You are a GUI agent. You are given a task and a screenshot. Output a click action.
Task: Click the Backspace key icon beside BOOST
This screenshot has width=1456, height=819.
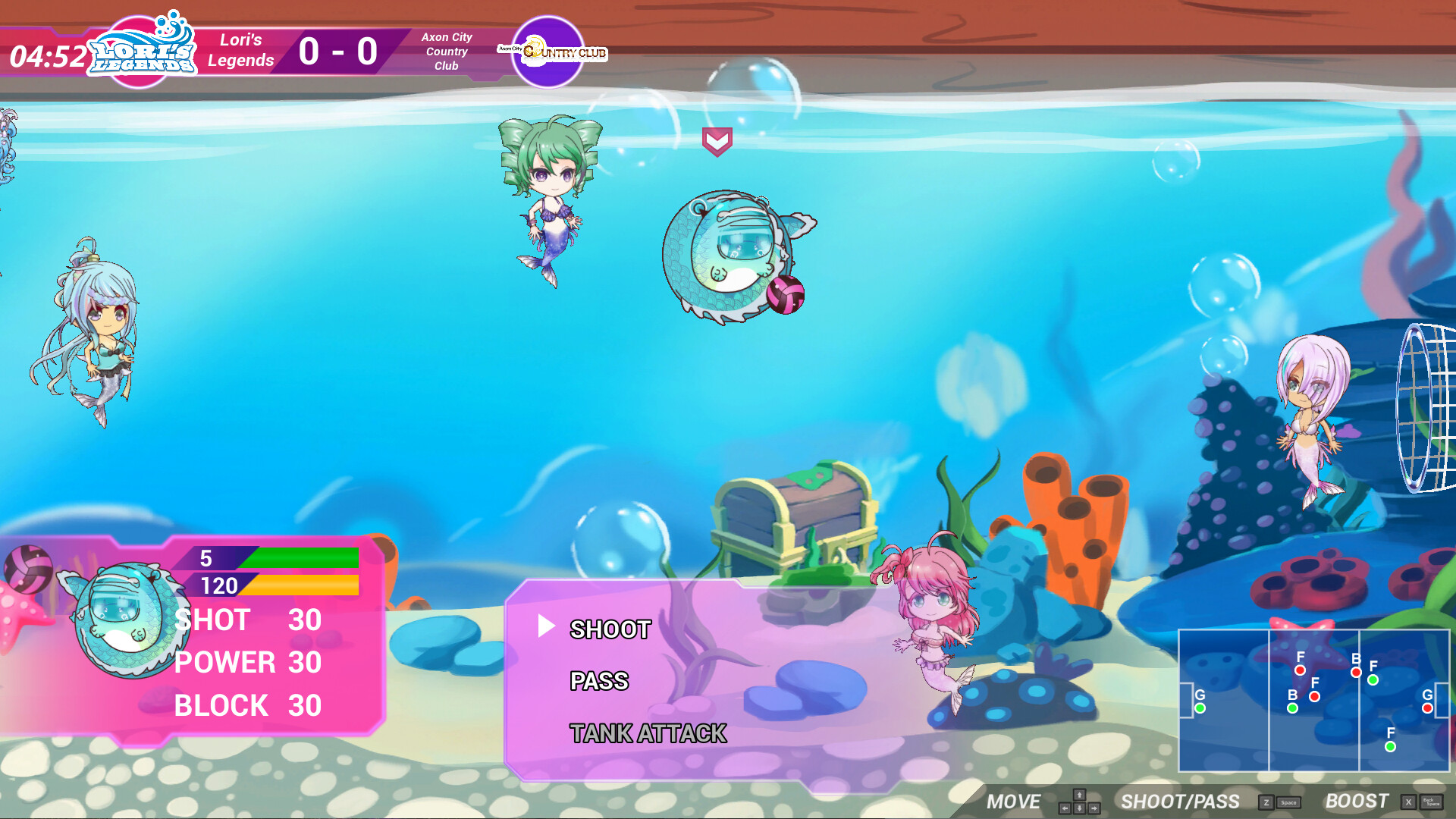pyautogui.click(x=1434, y=802)
